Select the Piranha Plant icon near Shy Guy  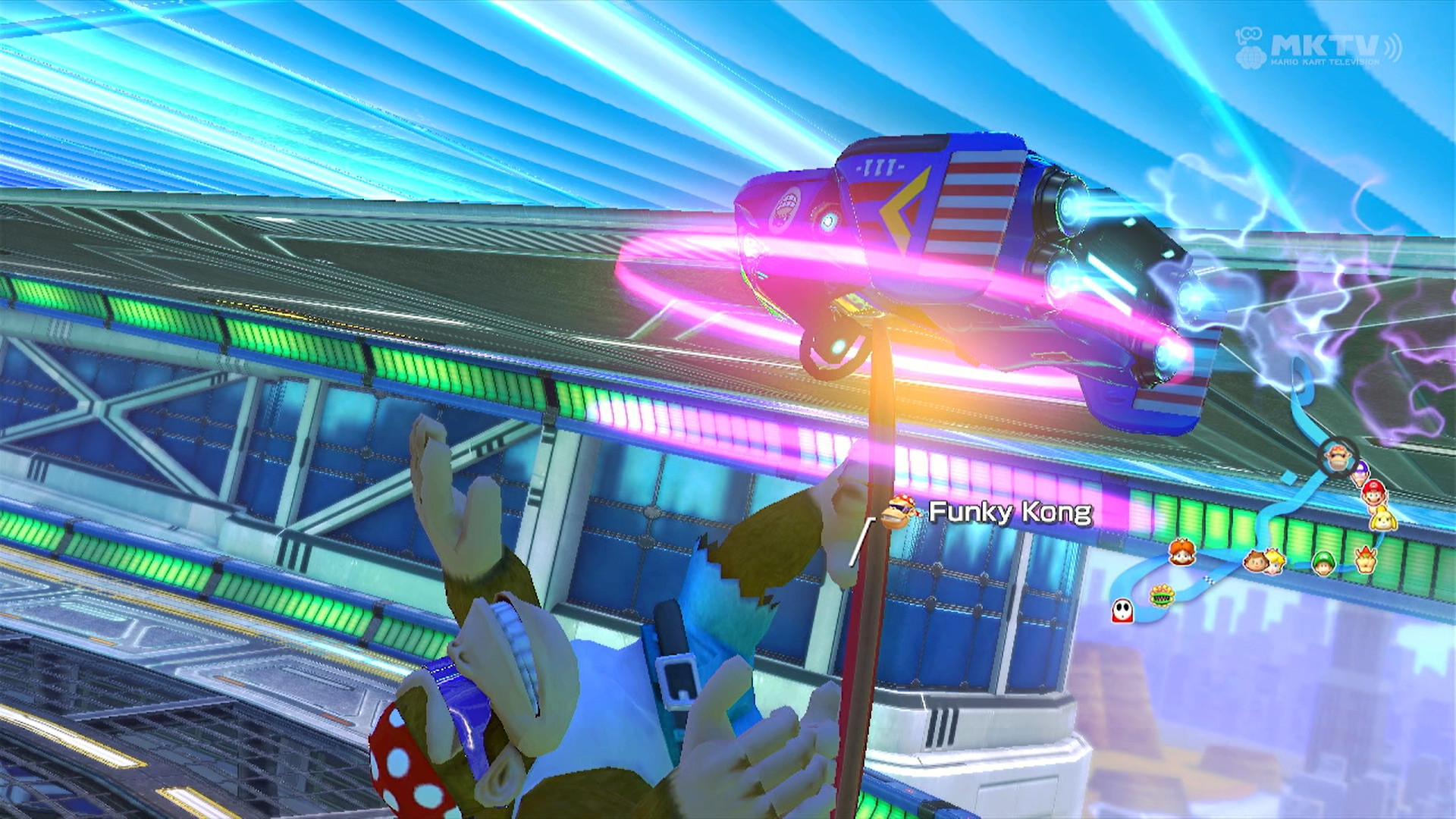coord(1163,597)
